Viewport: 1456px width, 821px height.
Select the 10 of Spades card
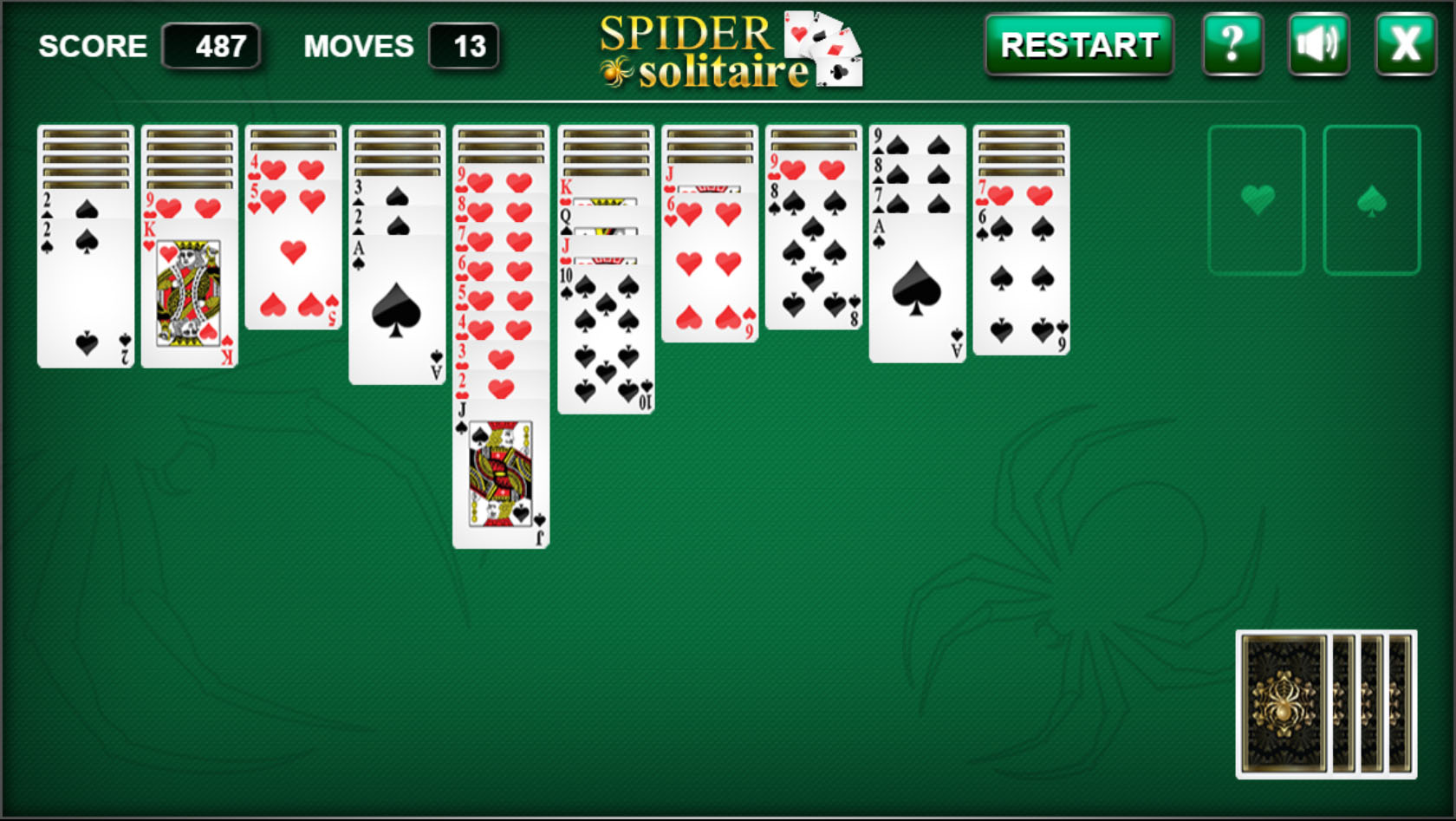(605, 338)
